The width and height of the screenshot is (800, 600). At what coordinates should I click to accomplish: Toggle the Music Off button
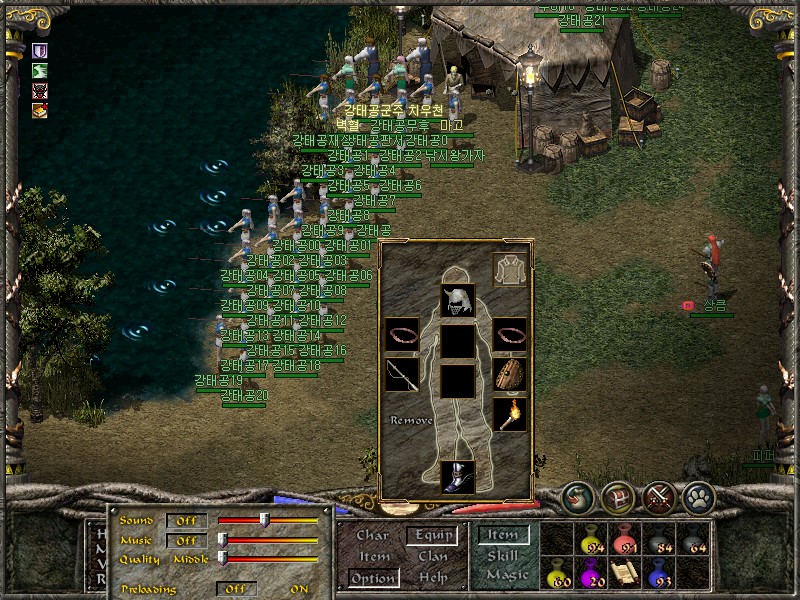[187, 540]
